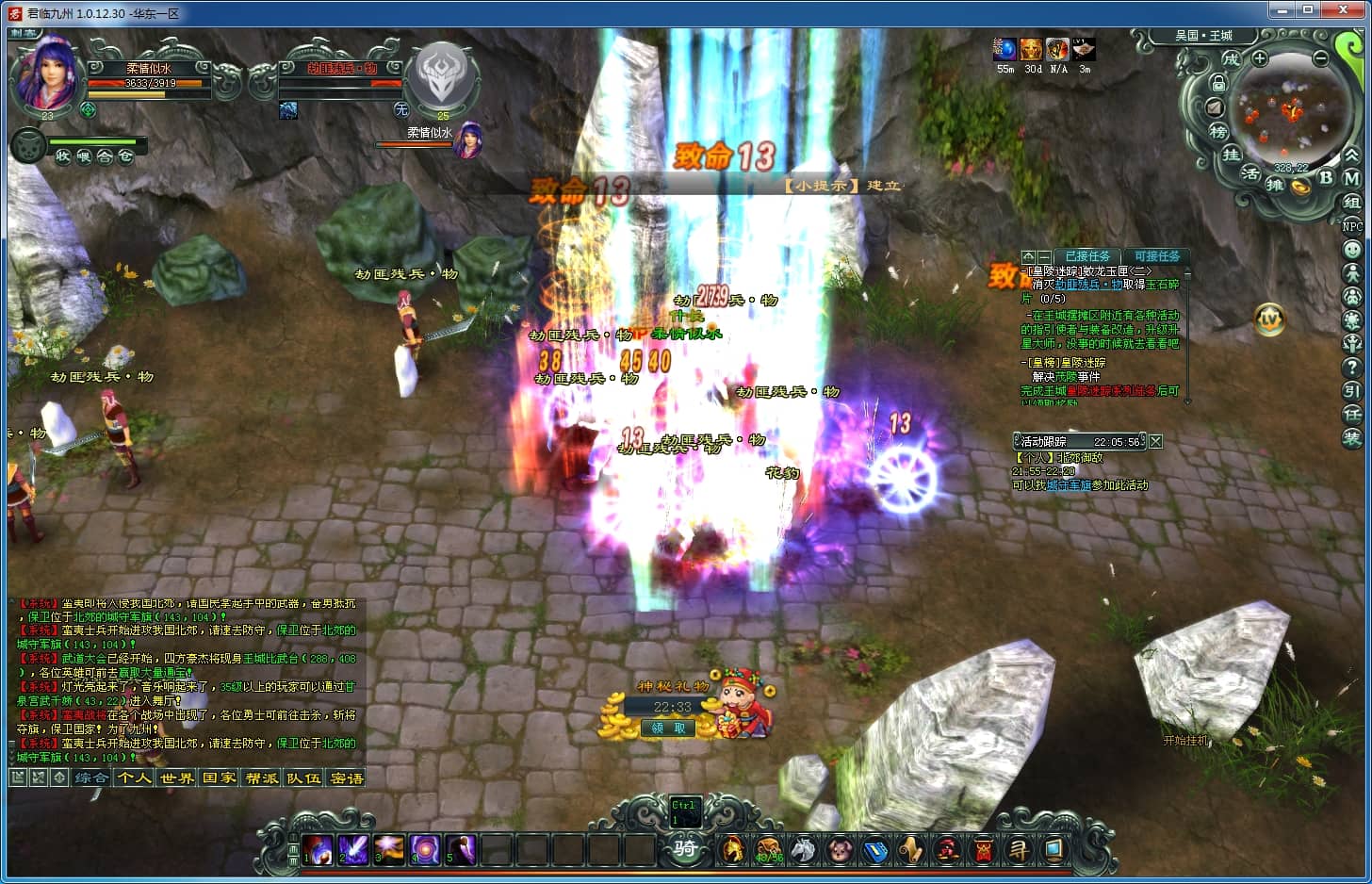Activate the purple spiral skill in slot 4

pyautogui.click(x=425, y=850)
